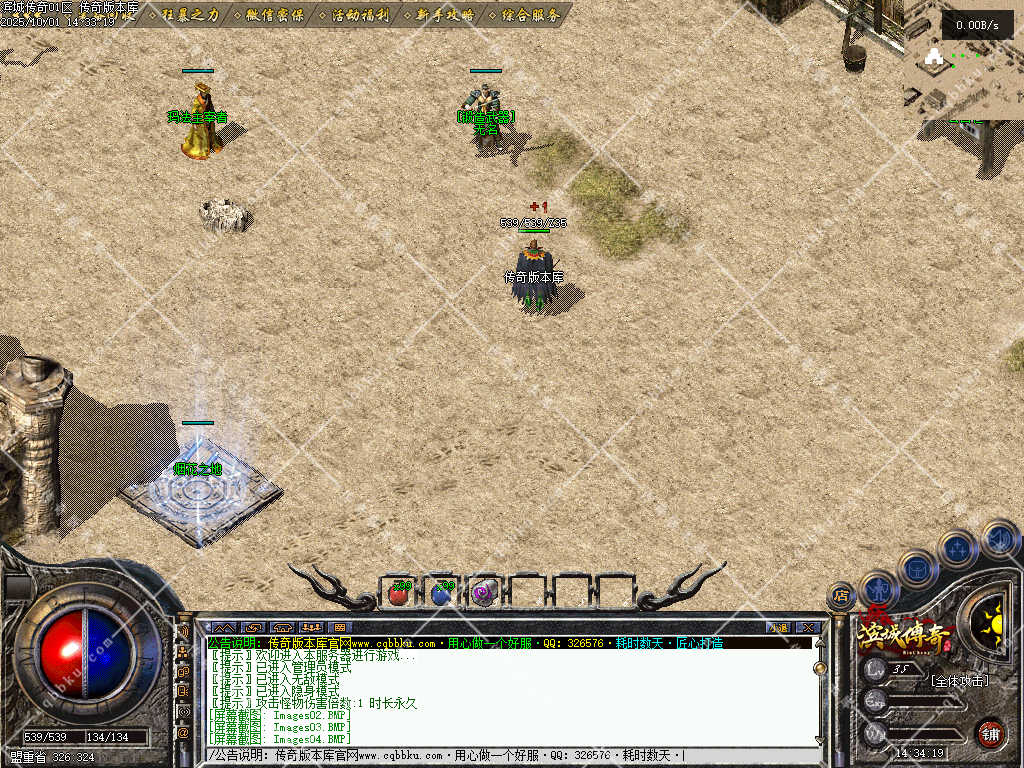Viewport: 1024px width, 768px height.
Task: Select the 活动福利 menu entry
Action: coord(361,15)
